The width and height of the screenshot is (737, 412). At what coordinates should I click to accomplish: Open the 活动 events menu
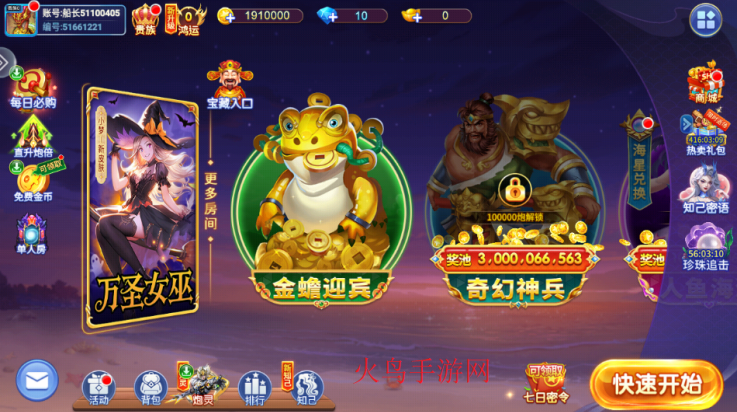tap(99, 386)
